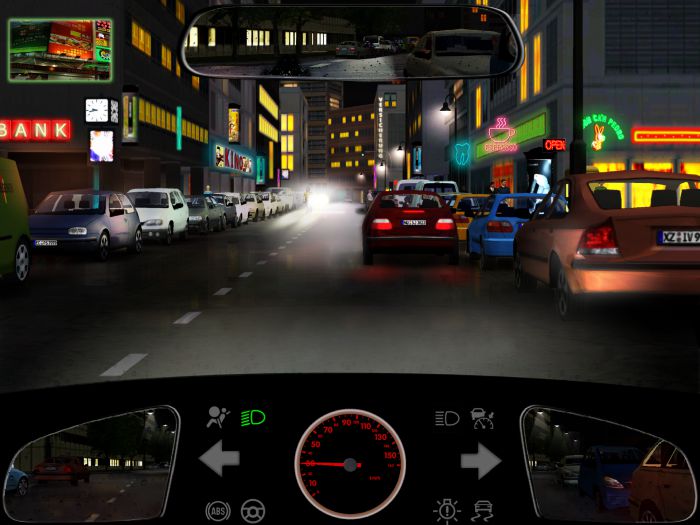Screen dimensions: 700x525
Task: Toggle the grey high beam headlight icon
Action: point(447,418)
